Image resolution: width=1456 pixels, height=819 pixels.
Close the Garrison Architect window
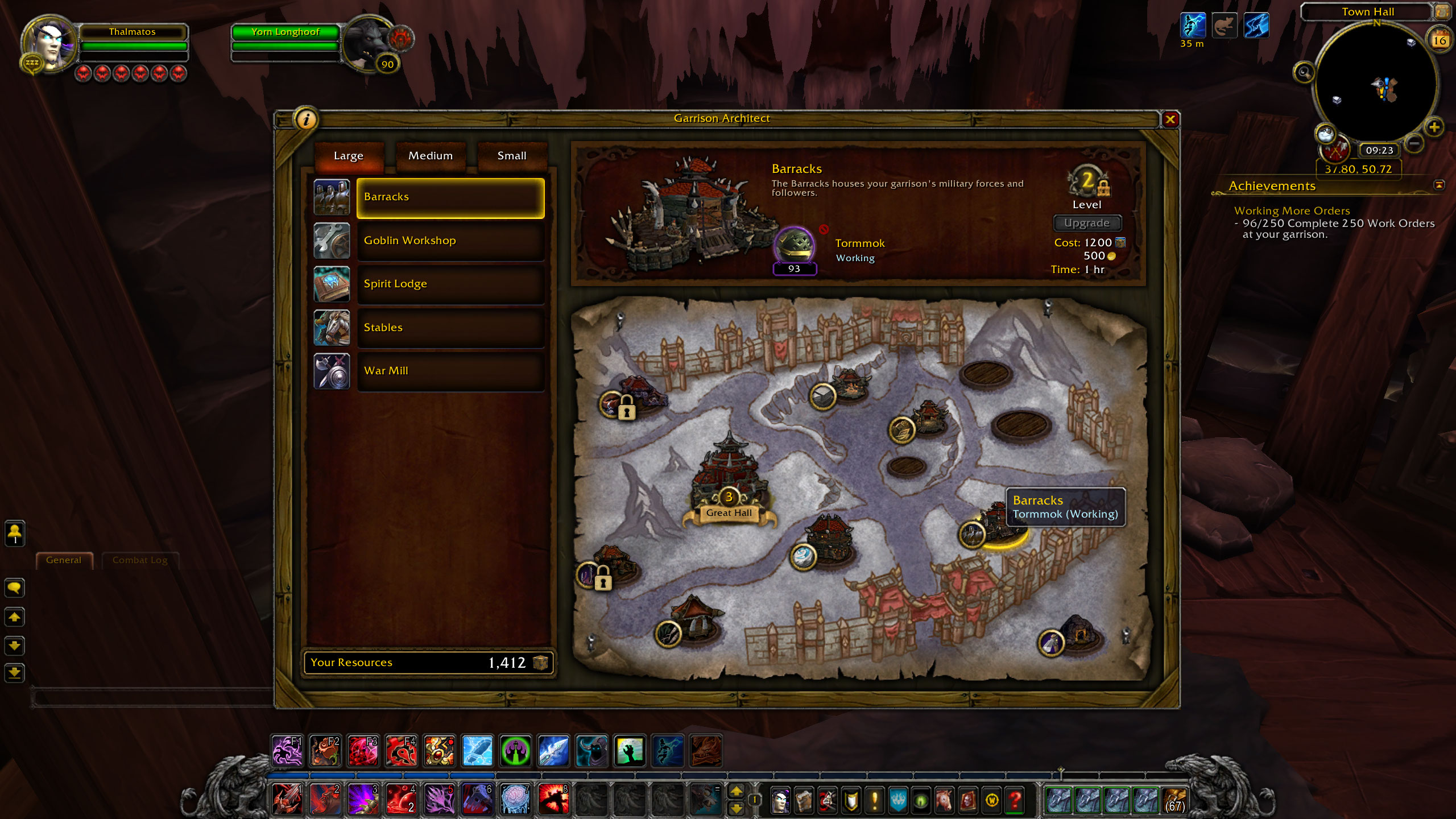click(x=1170, y=119)
